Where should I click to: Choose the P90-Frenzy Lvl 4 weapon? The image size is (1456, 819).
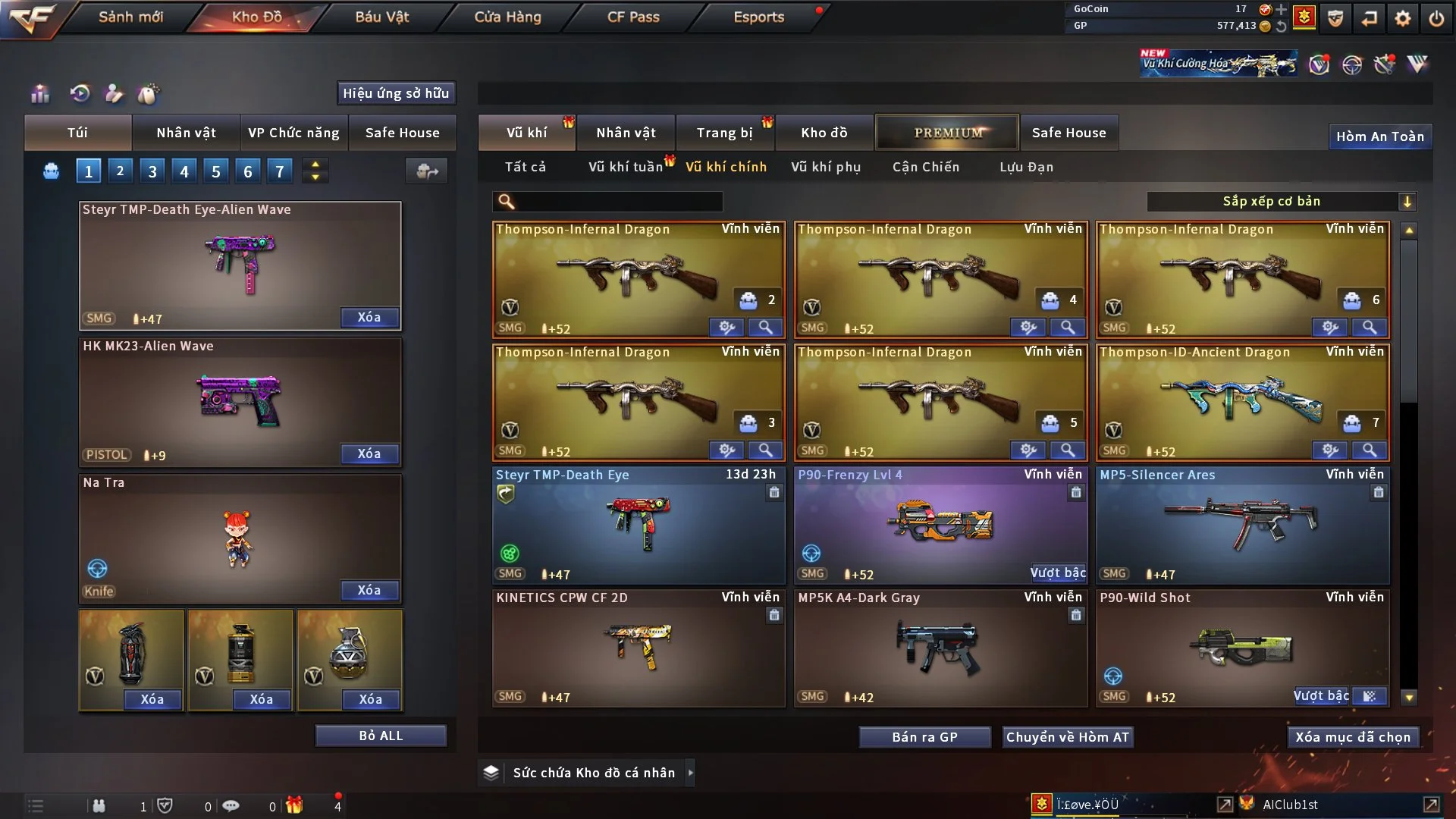940,523
